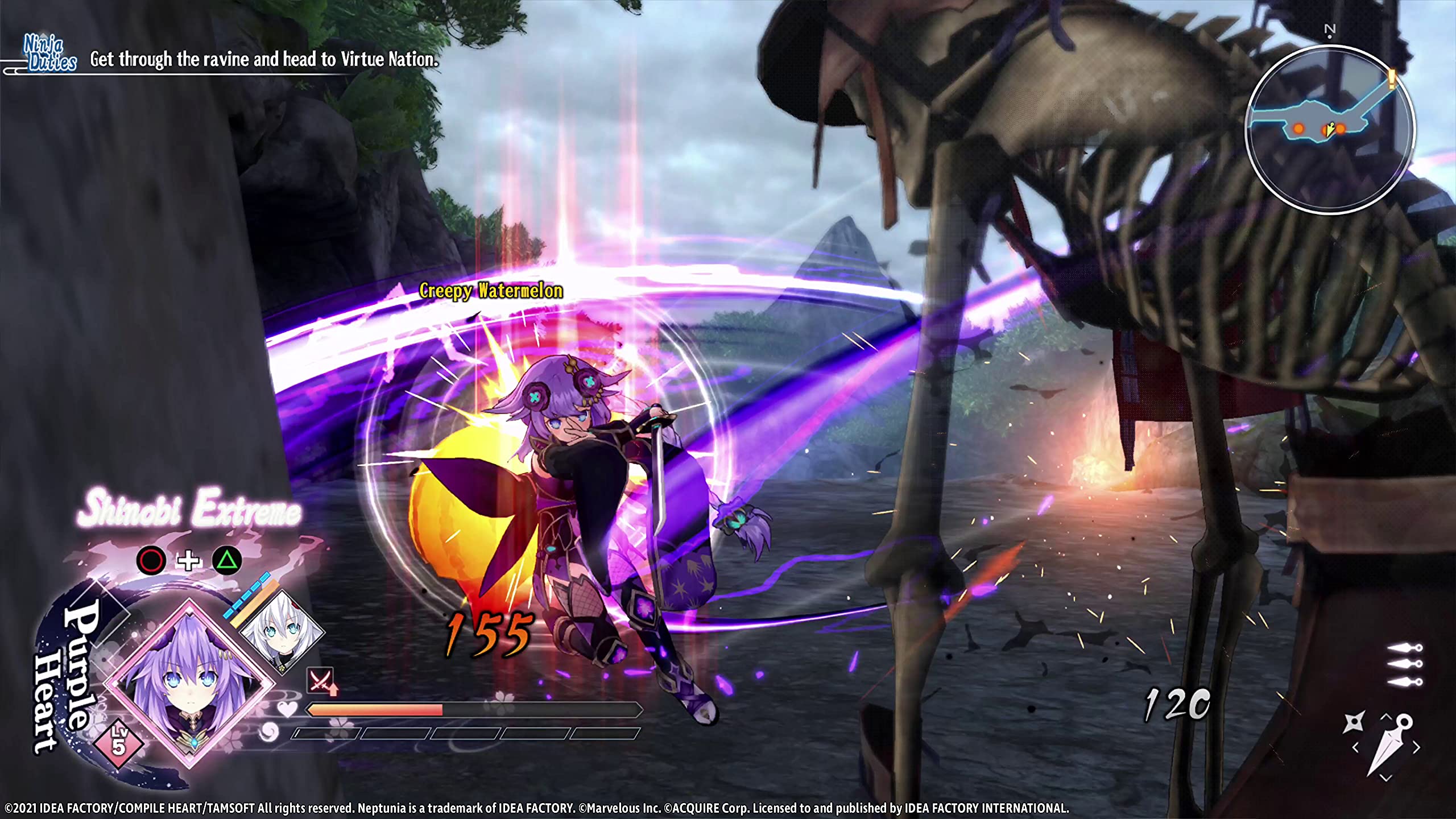Choose the shuriken weapon icon
This screenshot has width=1456, height=819.
point(1353,722)
